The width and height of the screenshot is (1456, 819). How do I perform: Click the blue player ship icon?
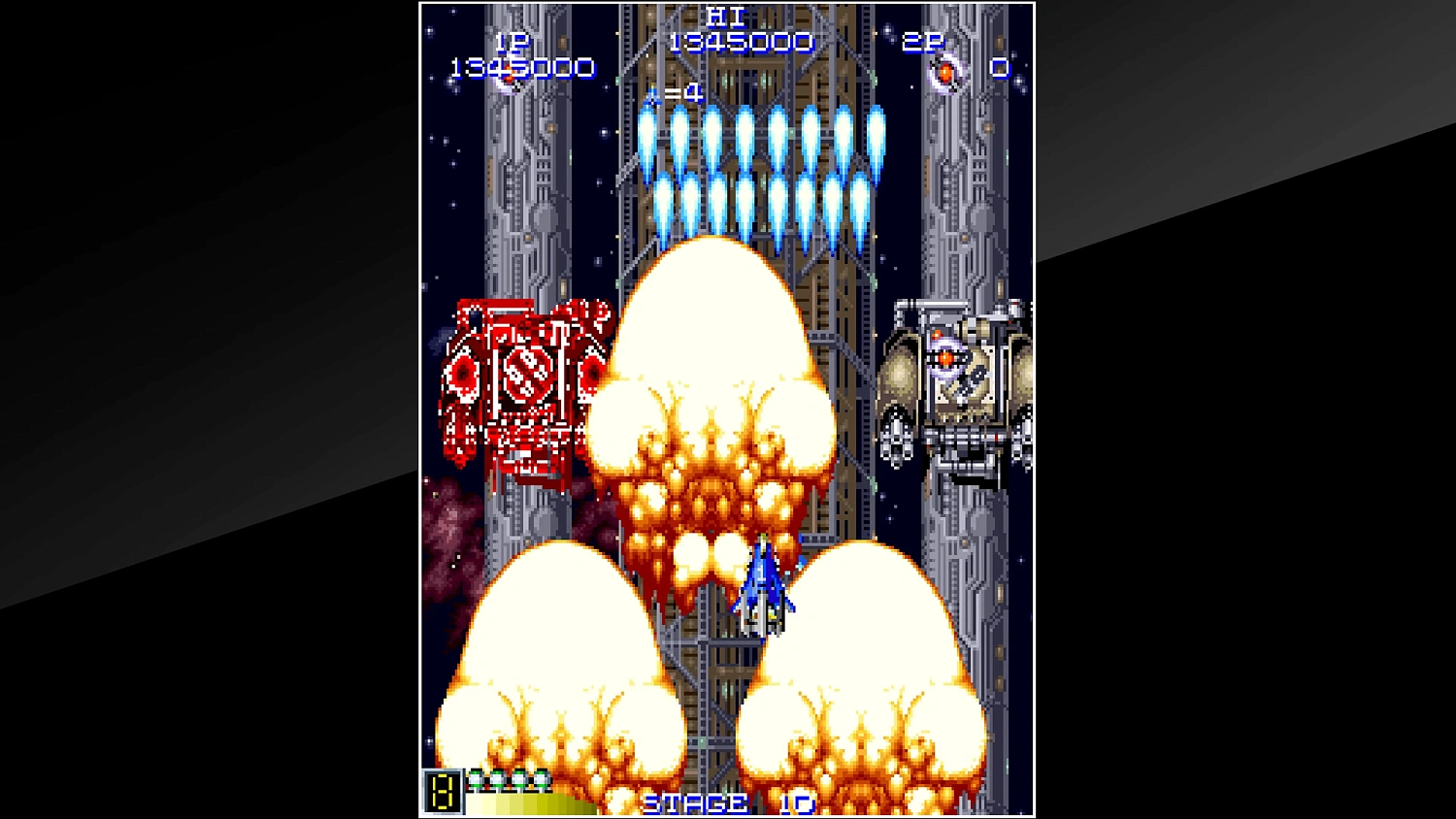[763, 587]
